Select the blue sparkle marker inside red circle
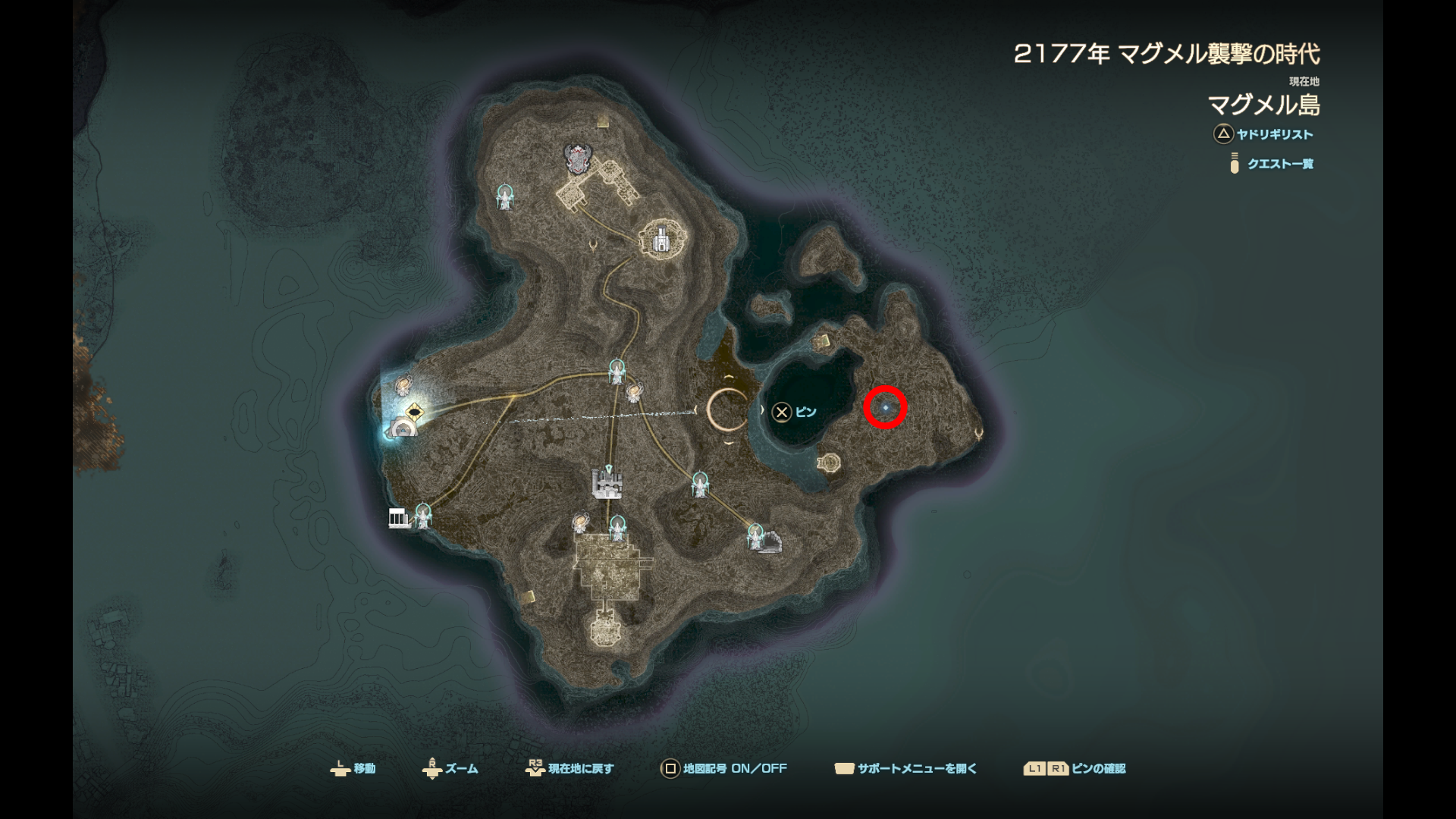 [885, 408]
